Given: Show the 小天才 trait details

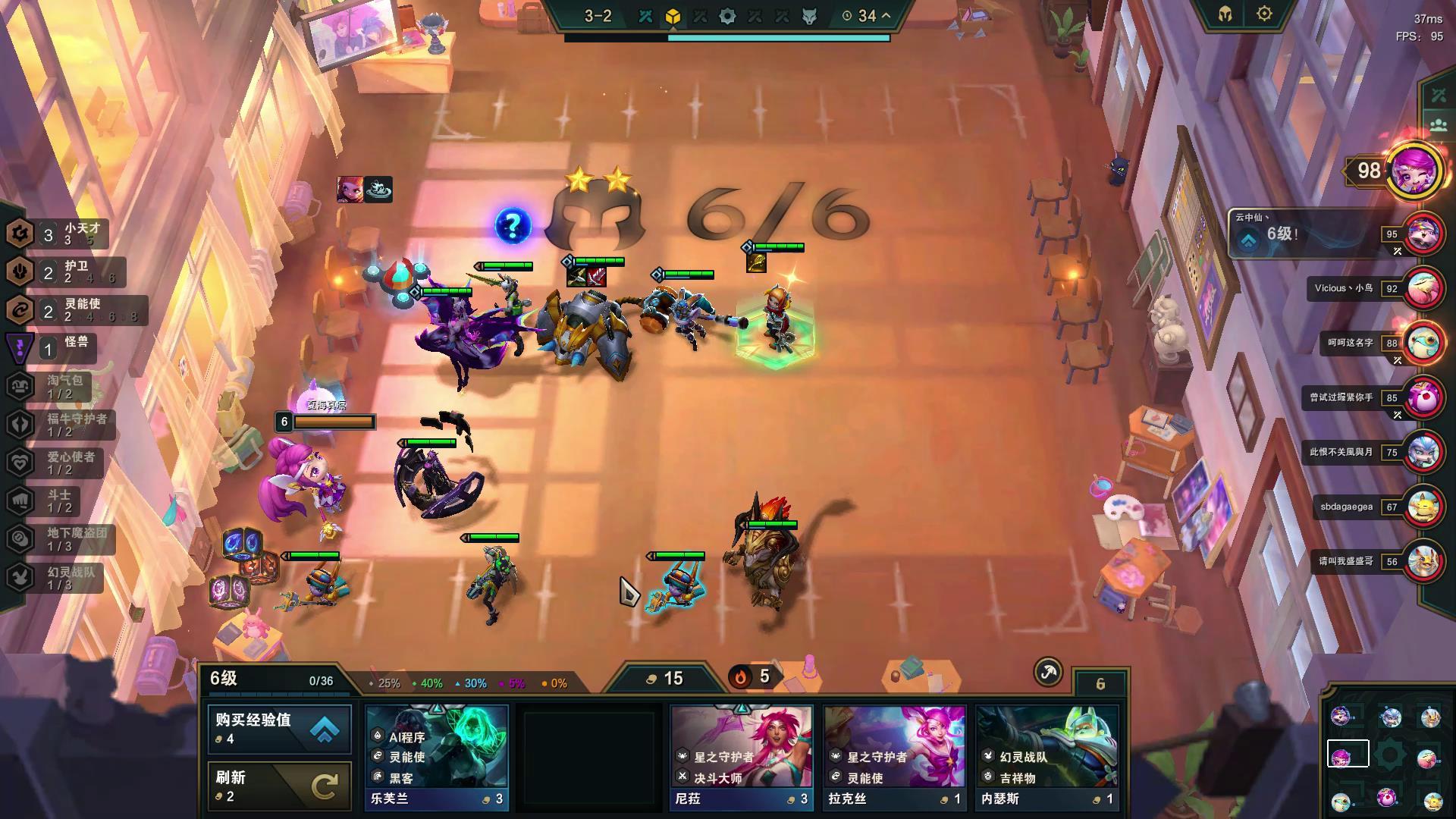Looking at the screenshot, I should point(57,234).
